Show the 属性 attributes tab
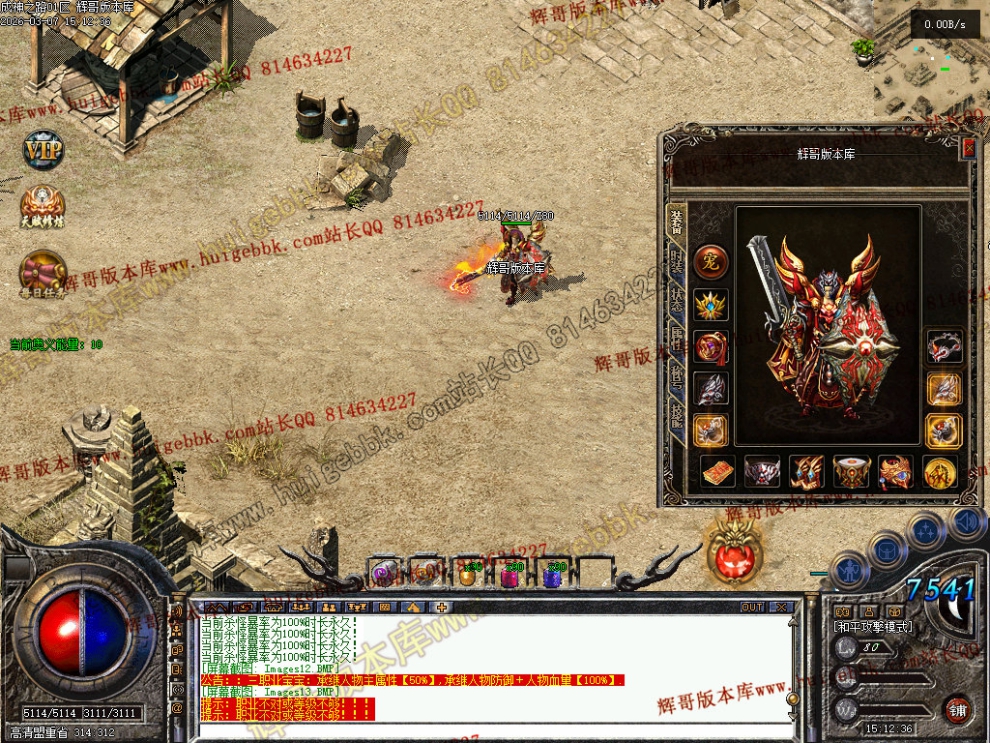 (677, 342)
